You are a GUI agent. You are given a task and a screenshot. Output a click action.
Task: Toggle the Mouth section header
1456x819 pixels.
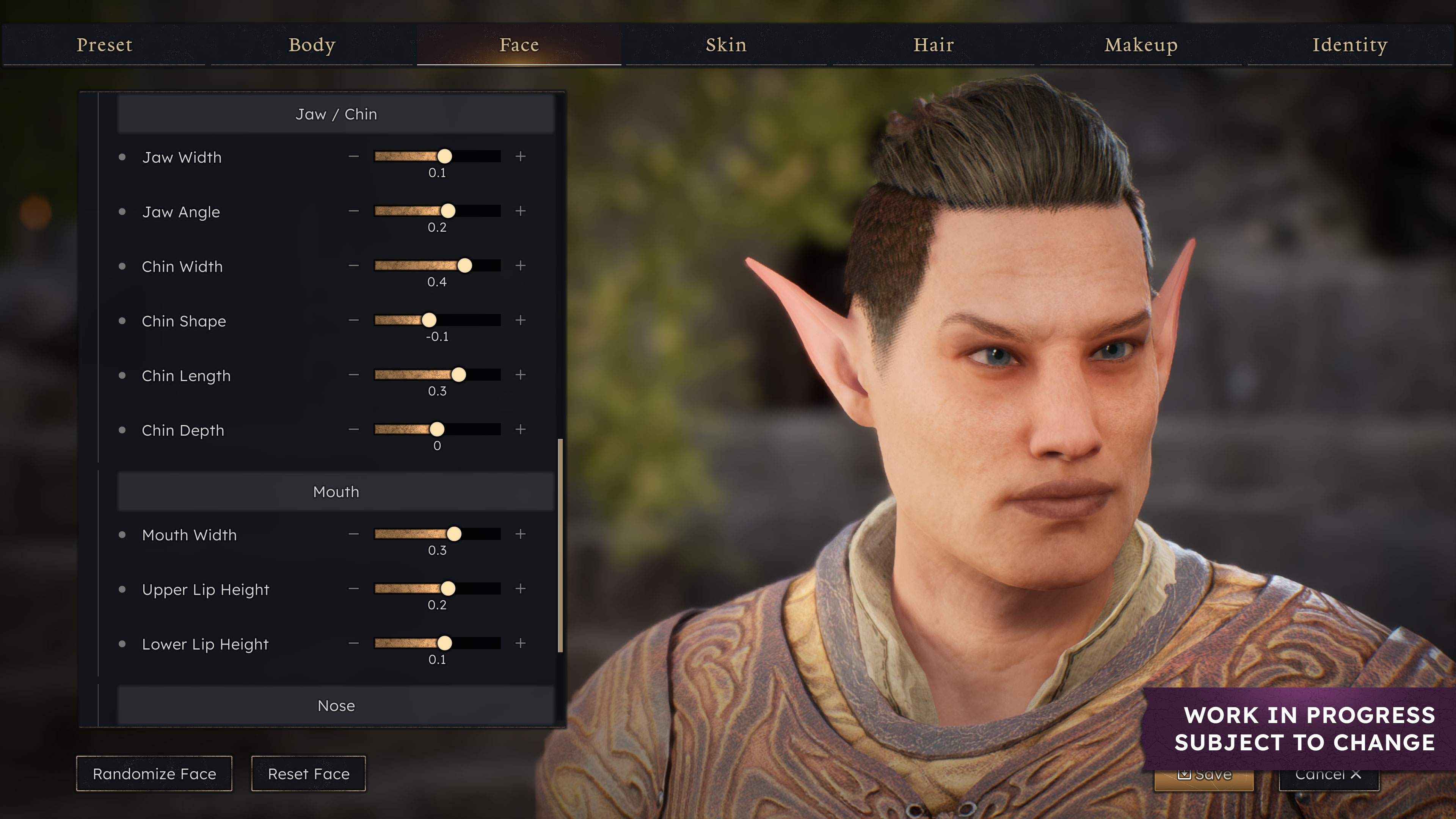coord(336,492)
